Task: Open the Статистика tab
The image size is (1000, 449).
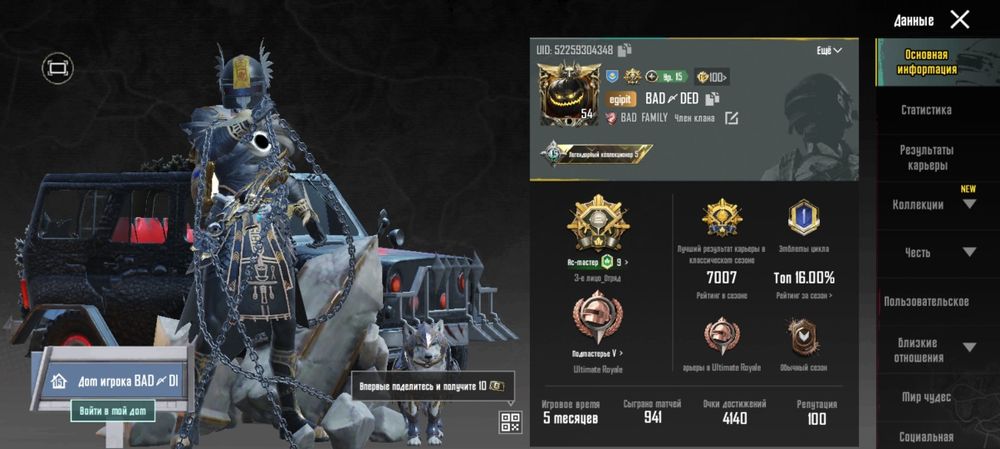Action: [926, 110]
